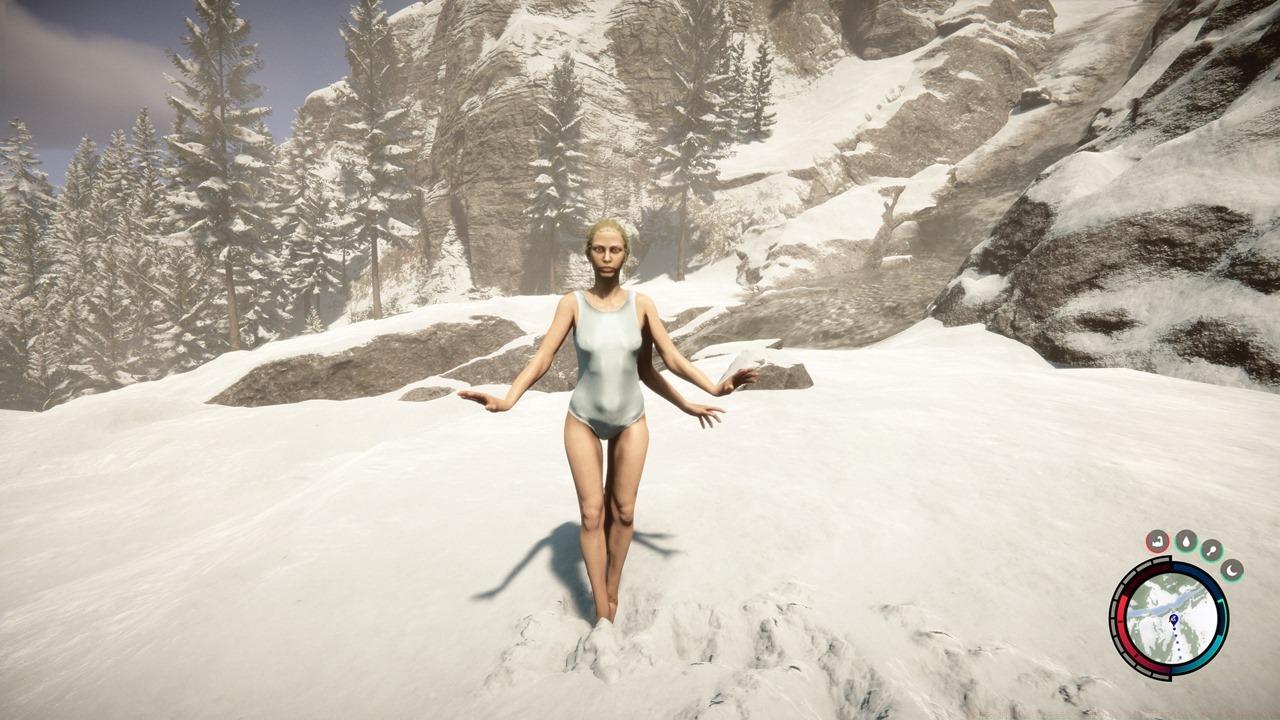Click the player position marker on the minimap
The width and height of the screenshot is (1280, 720).
(x=1174, y=618)
